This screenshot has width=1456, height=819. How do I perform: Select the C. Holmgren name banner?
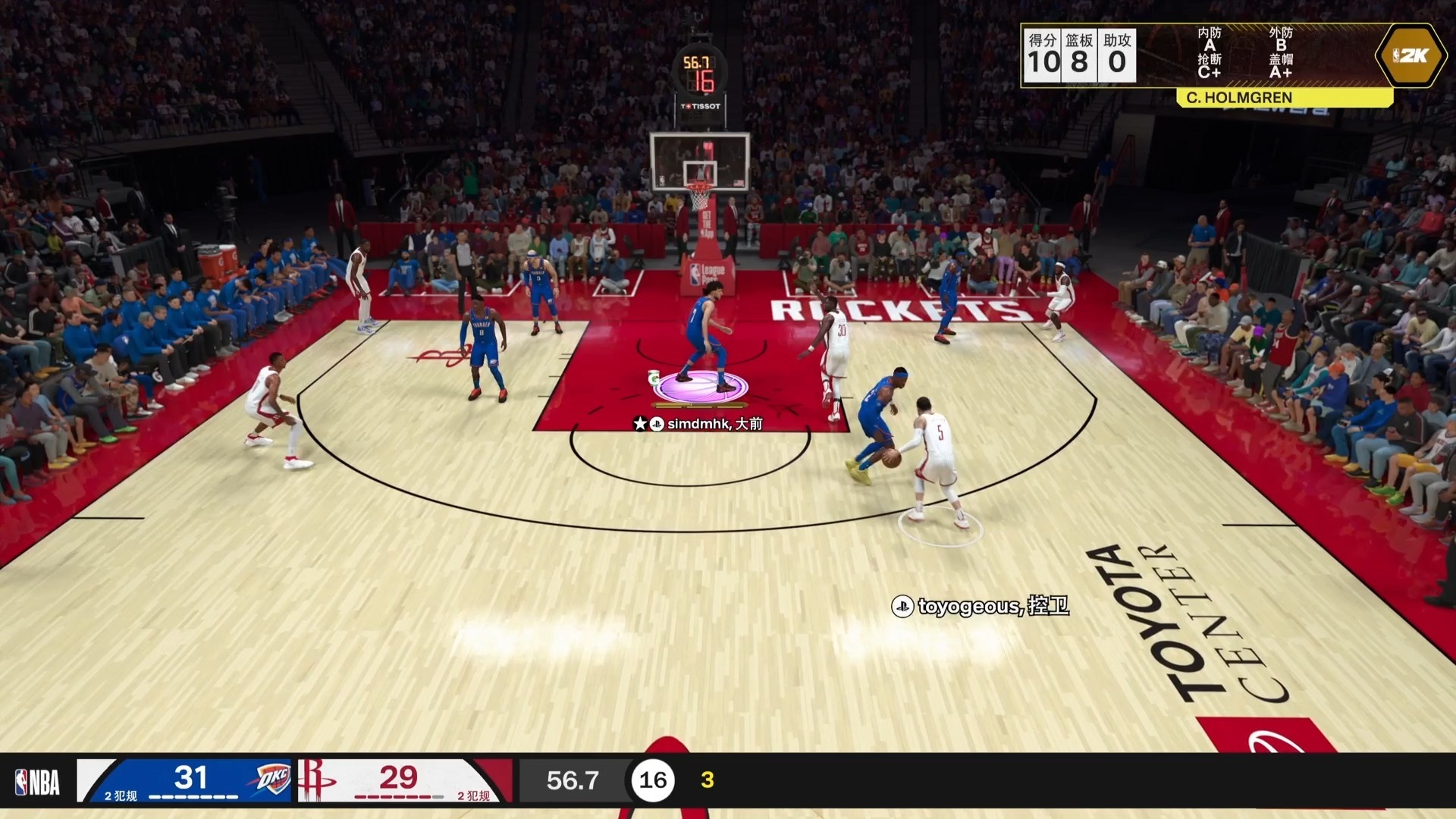coord(1238,98)
